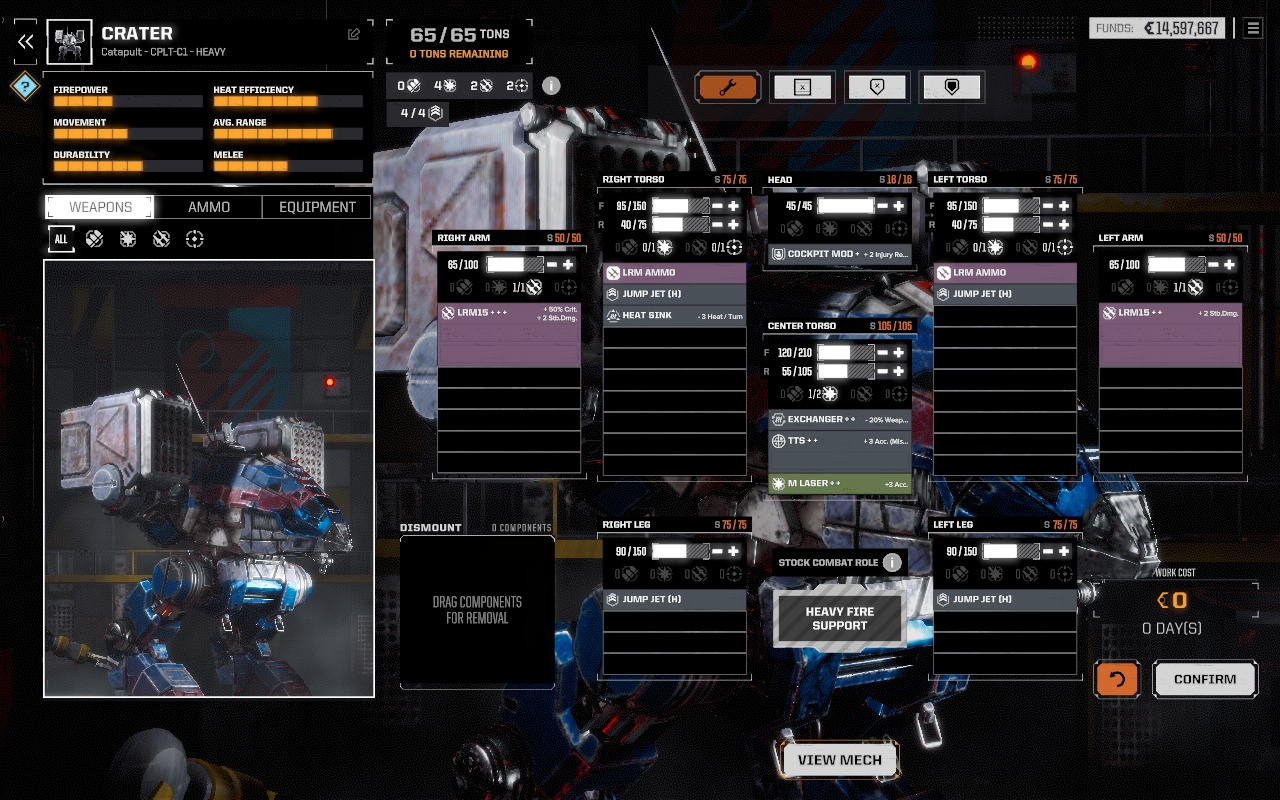Go back with the double-arrow button
Screen dimensions: 1280x800
coord(25,41)
